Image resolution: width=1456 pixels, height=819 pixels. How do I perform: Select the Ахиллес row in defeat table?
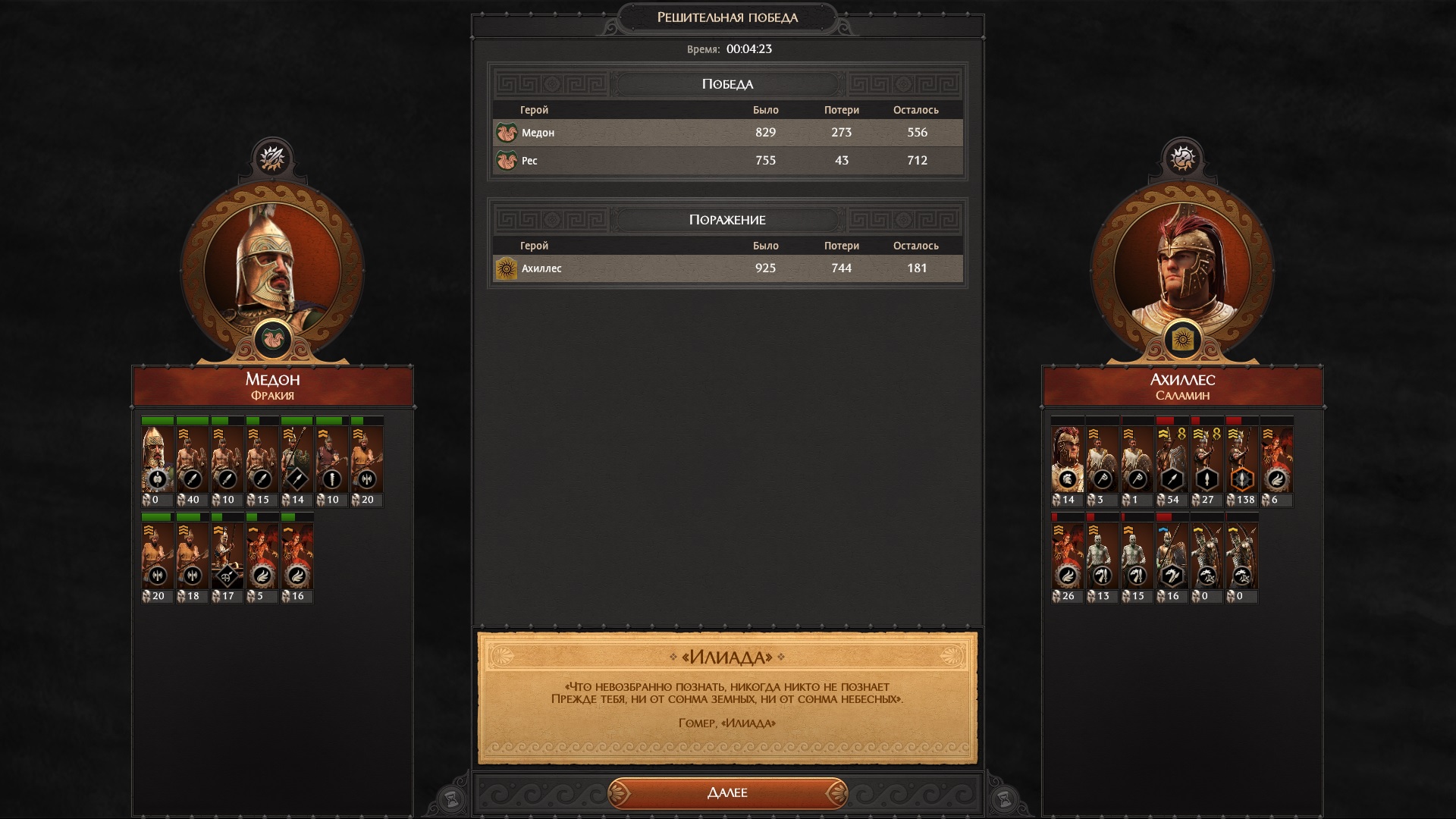pos(727,268)
